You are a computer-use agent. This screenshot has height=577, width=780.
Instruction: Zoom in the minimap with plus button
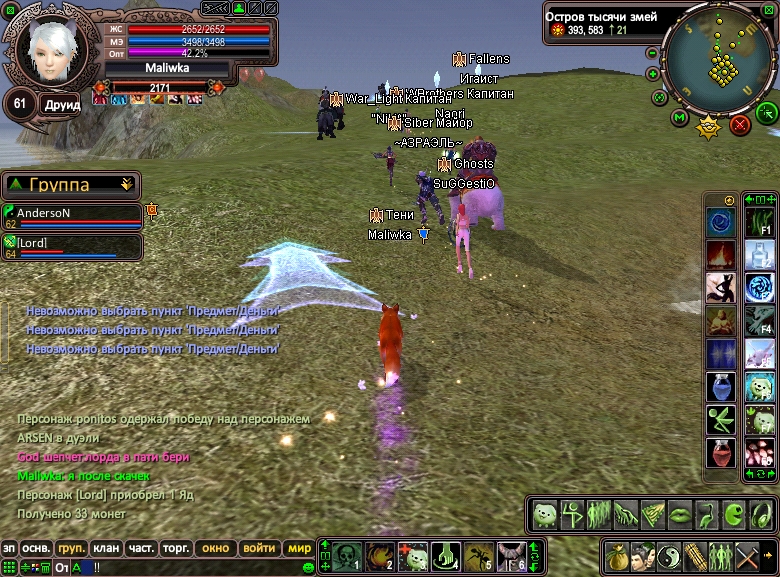[x=653, y=74]
